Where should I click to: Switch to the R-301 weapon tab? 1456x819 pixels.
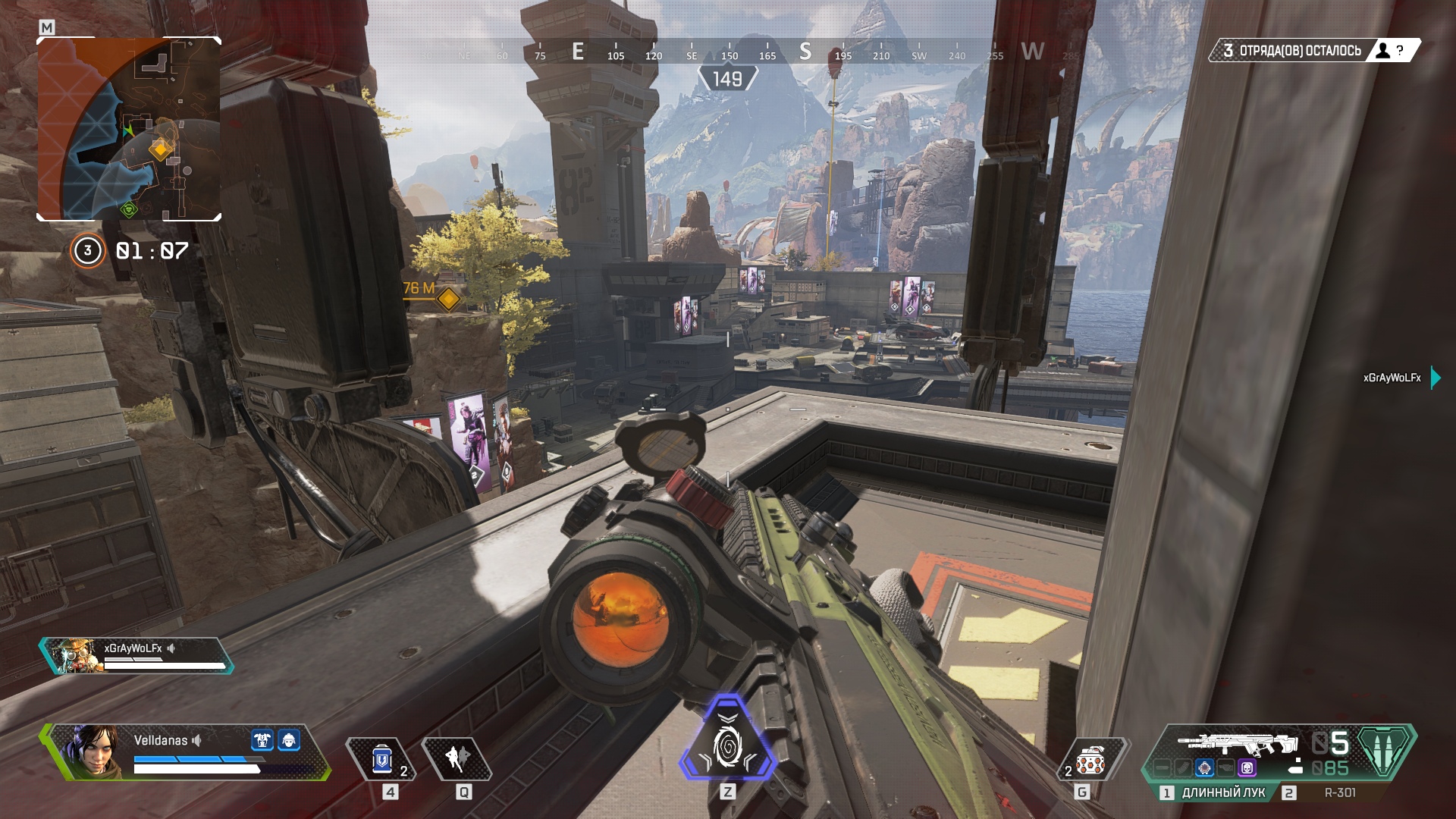[1339, 792]
